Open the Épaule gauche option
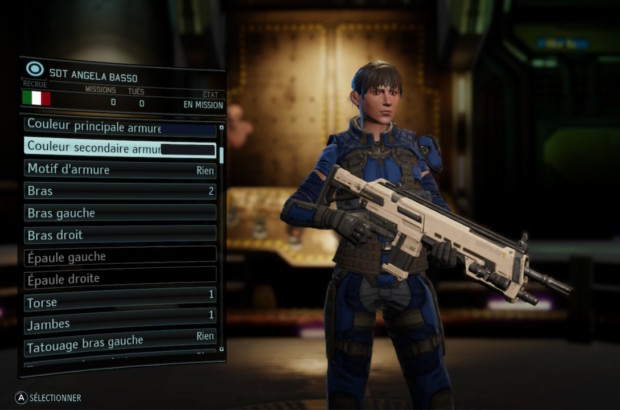Image resolution: width=620 pixels, height=410 pixels. [120, 256]
